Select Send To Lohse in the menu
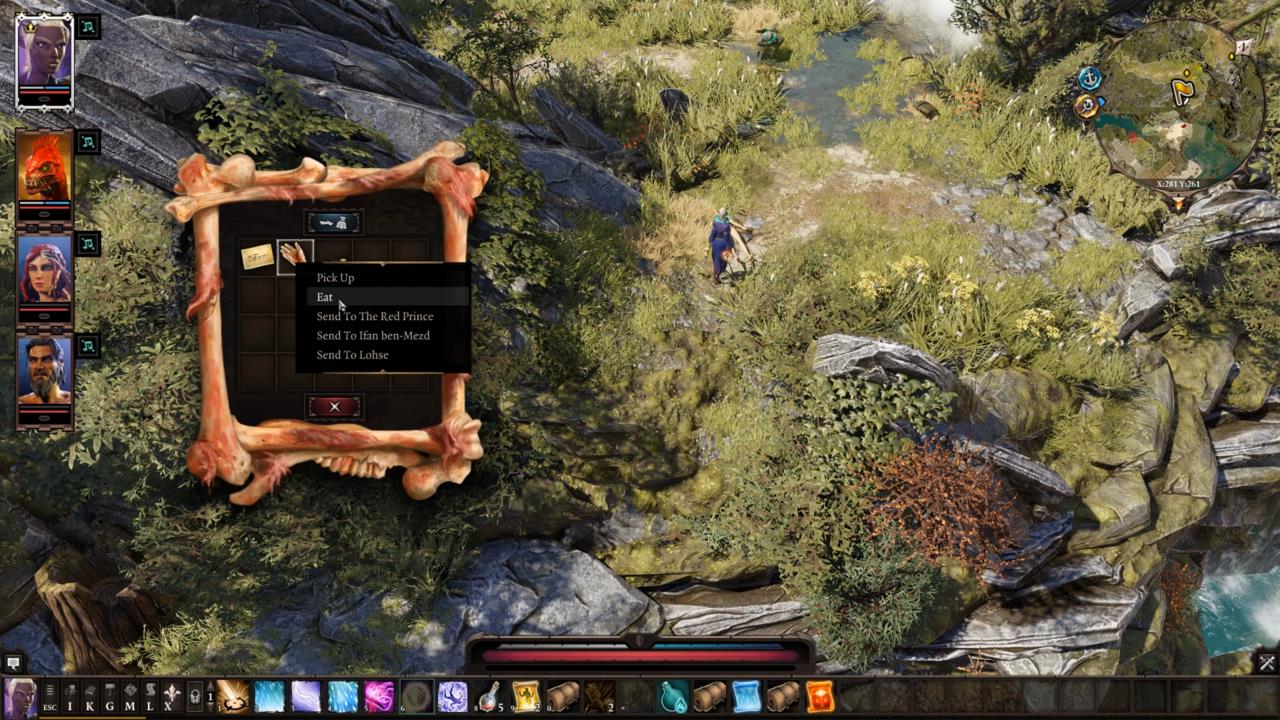1280x720 pixels. coord(352,355)
